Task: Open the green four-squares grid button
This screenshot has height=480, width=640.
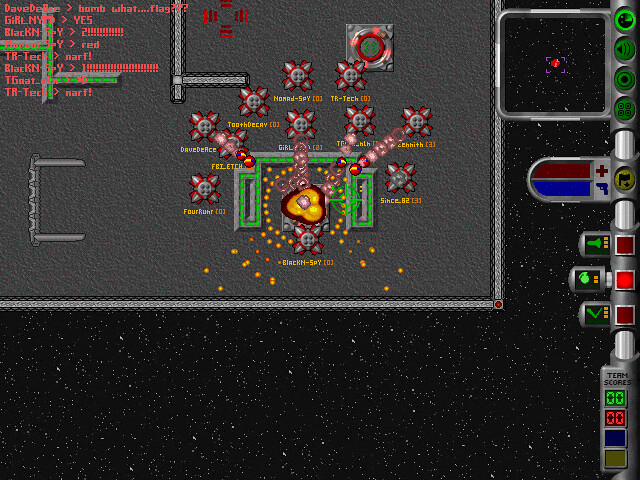Action: (x=625, y=108)
